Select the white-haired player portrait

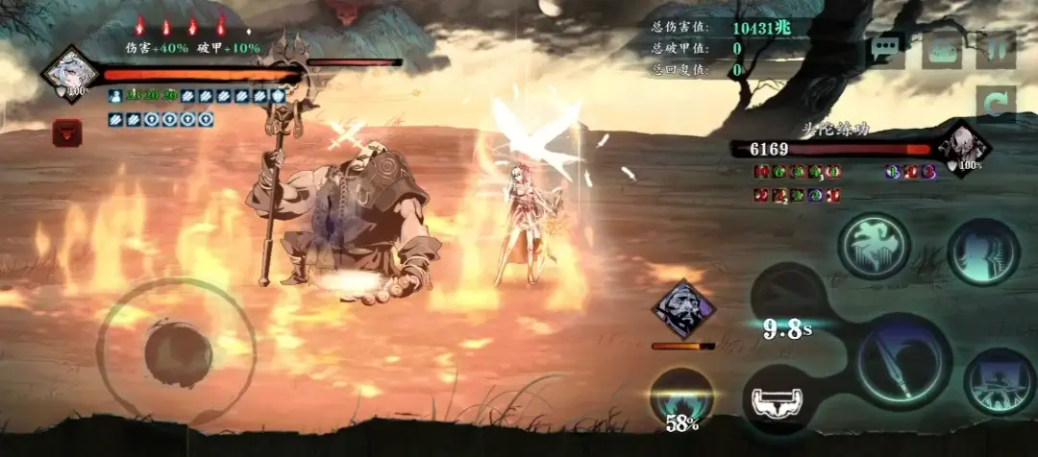[x=70, y=73]
